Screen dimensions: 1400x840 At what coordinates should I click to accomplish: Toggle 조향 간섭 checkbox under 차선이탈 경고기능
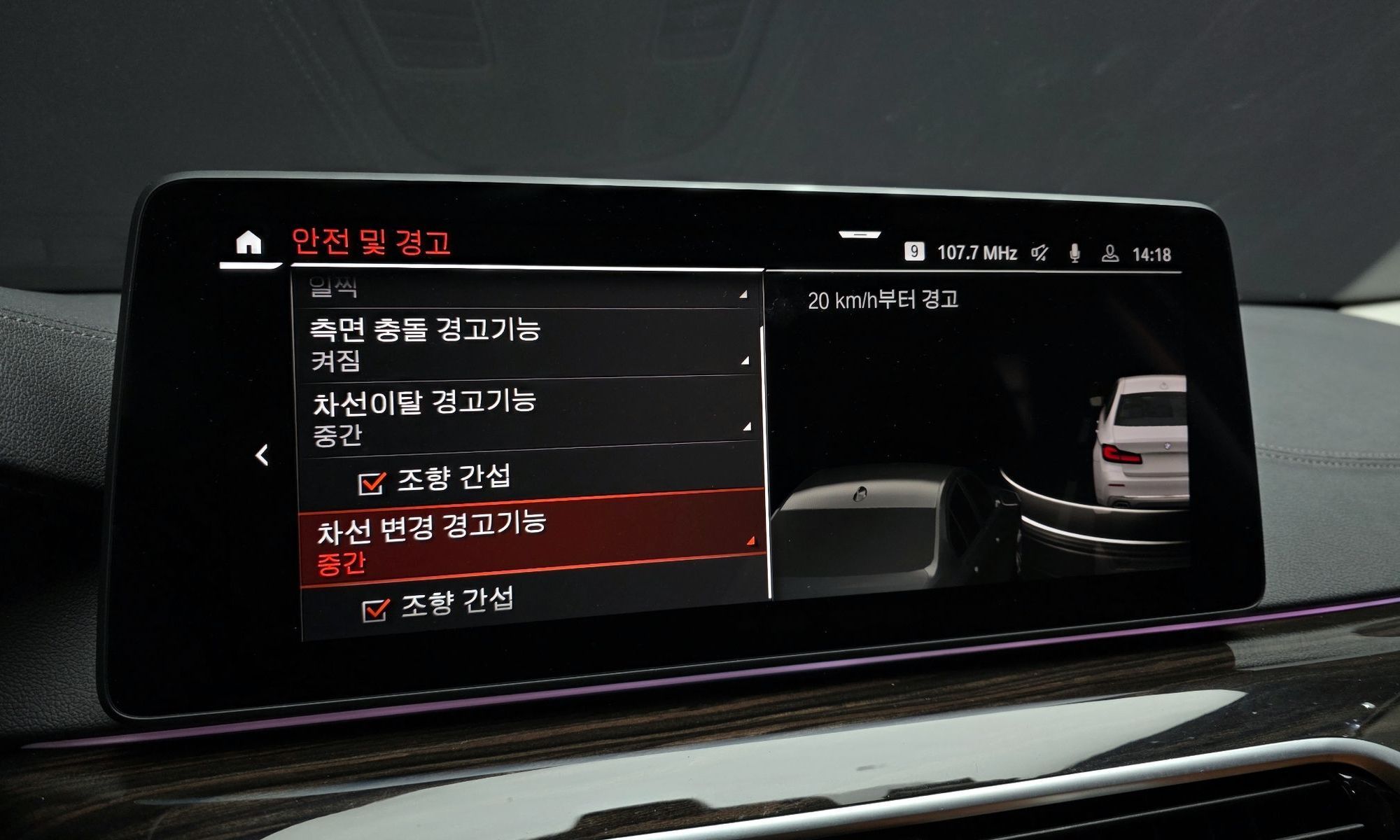[372, 483]
